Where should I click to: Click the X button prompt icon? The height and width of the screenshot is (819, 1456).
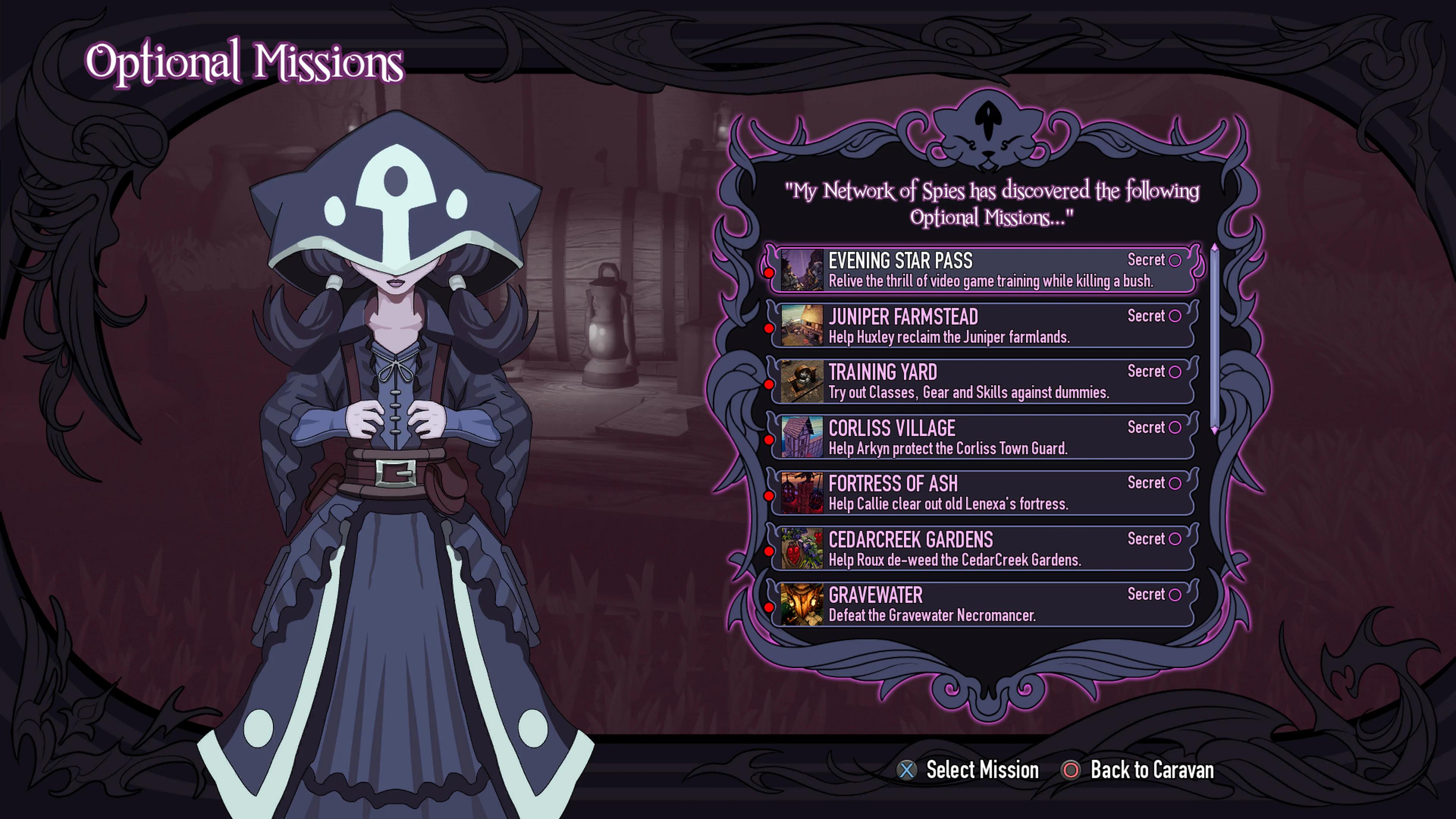(x=907, y=770)
